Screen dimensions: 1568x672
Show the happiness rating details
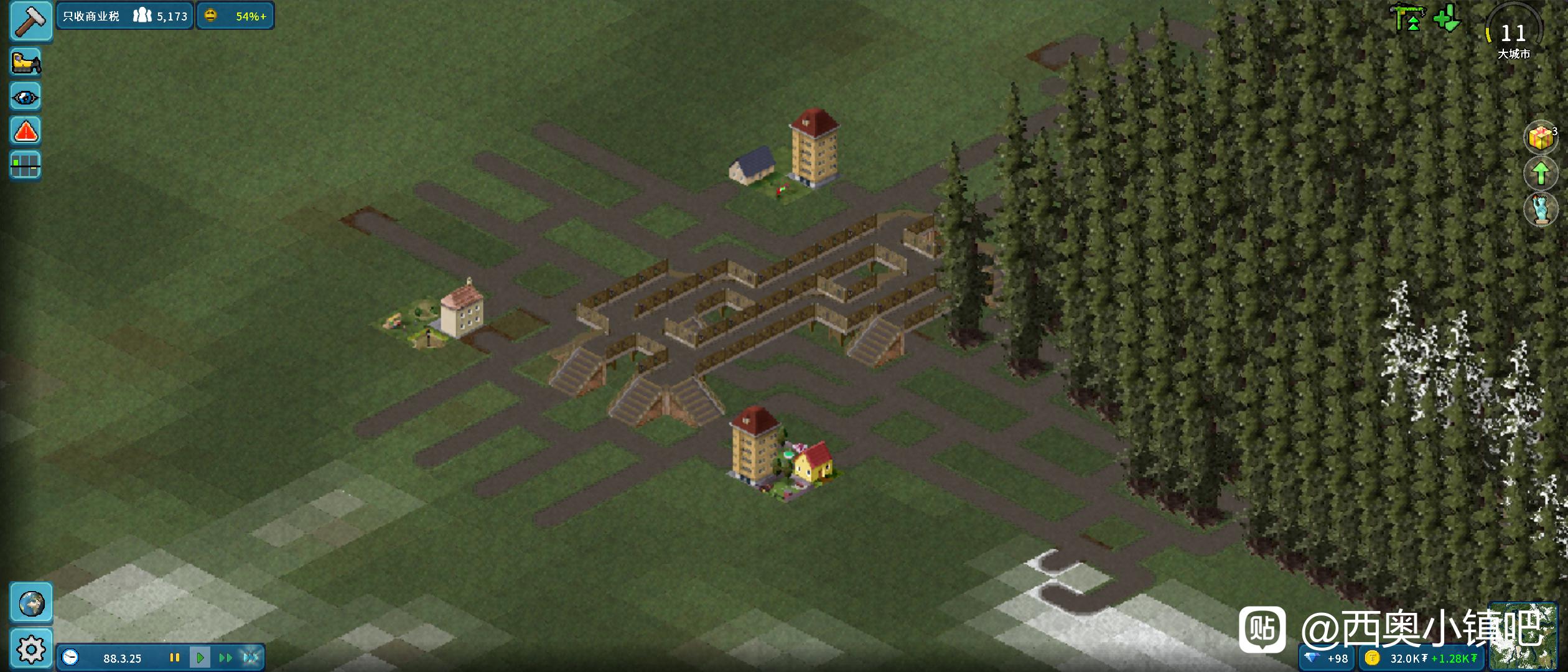click(236, 16)
